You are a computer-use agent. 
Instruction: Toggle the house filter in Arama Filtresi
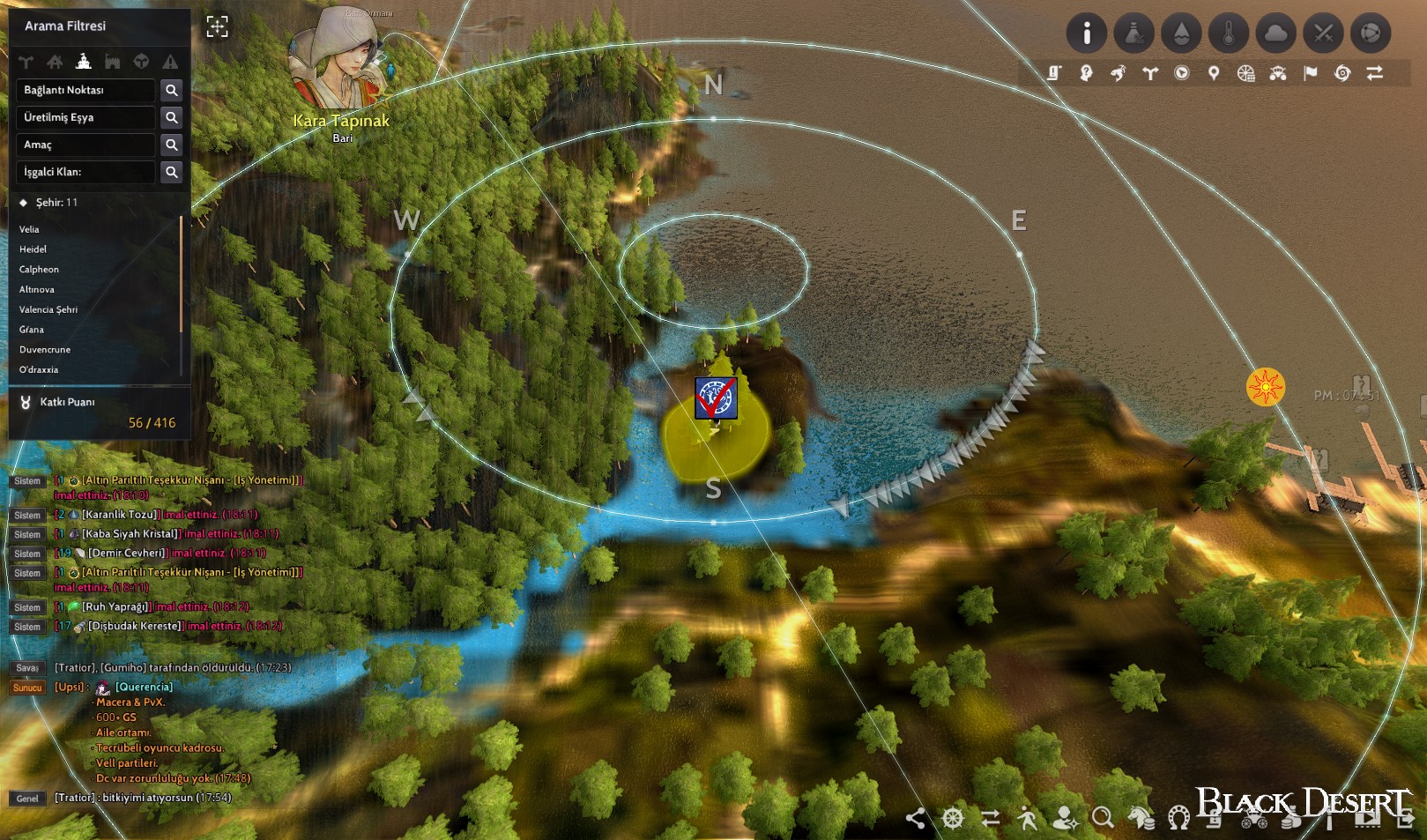click(x=55, y=62)
